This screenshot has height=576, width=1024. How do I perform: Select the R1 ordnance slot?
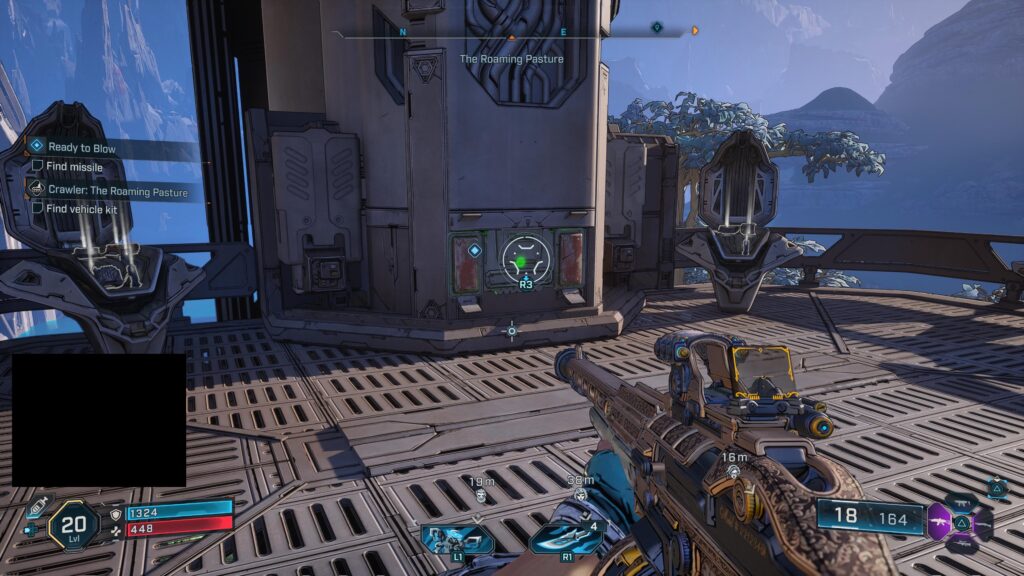[565, 538]
